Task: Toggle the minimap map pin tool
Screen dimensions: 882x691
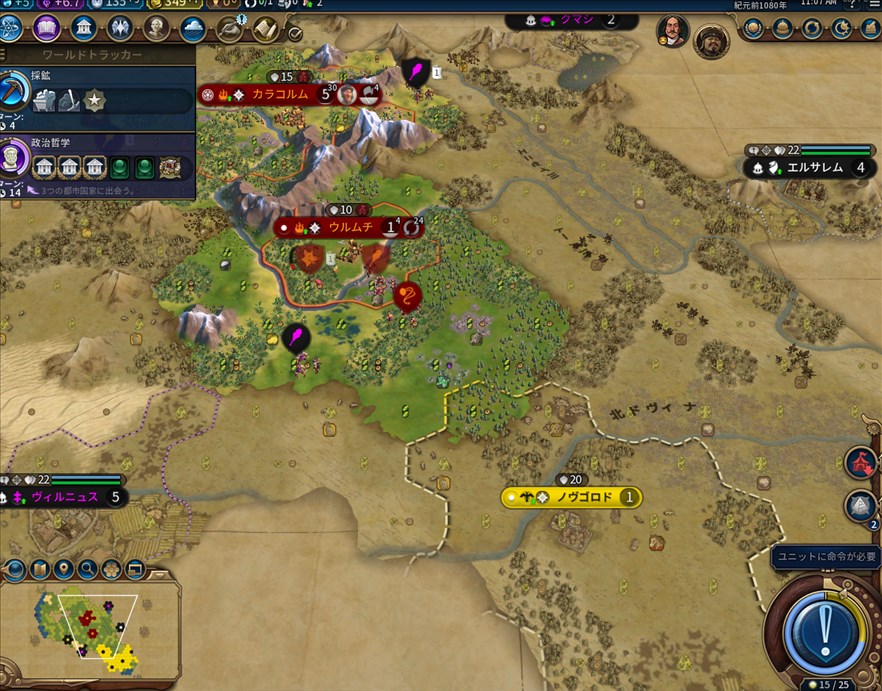Action: (64, 570)
